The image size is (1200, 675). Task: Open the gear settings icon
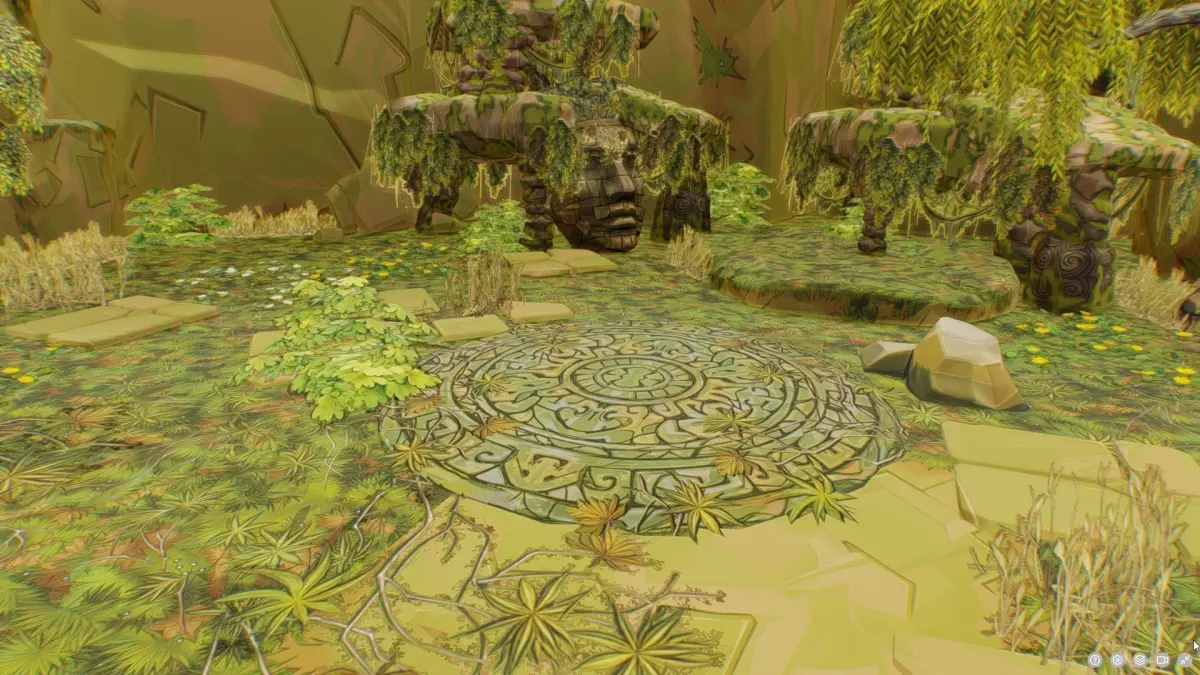(1117, 660)
